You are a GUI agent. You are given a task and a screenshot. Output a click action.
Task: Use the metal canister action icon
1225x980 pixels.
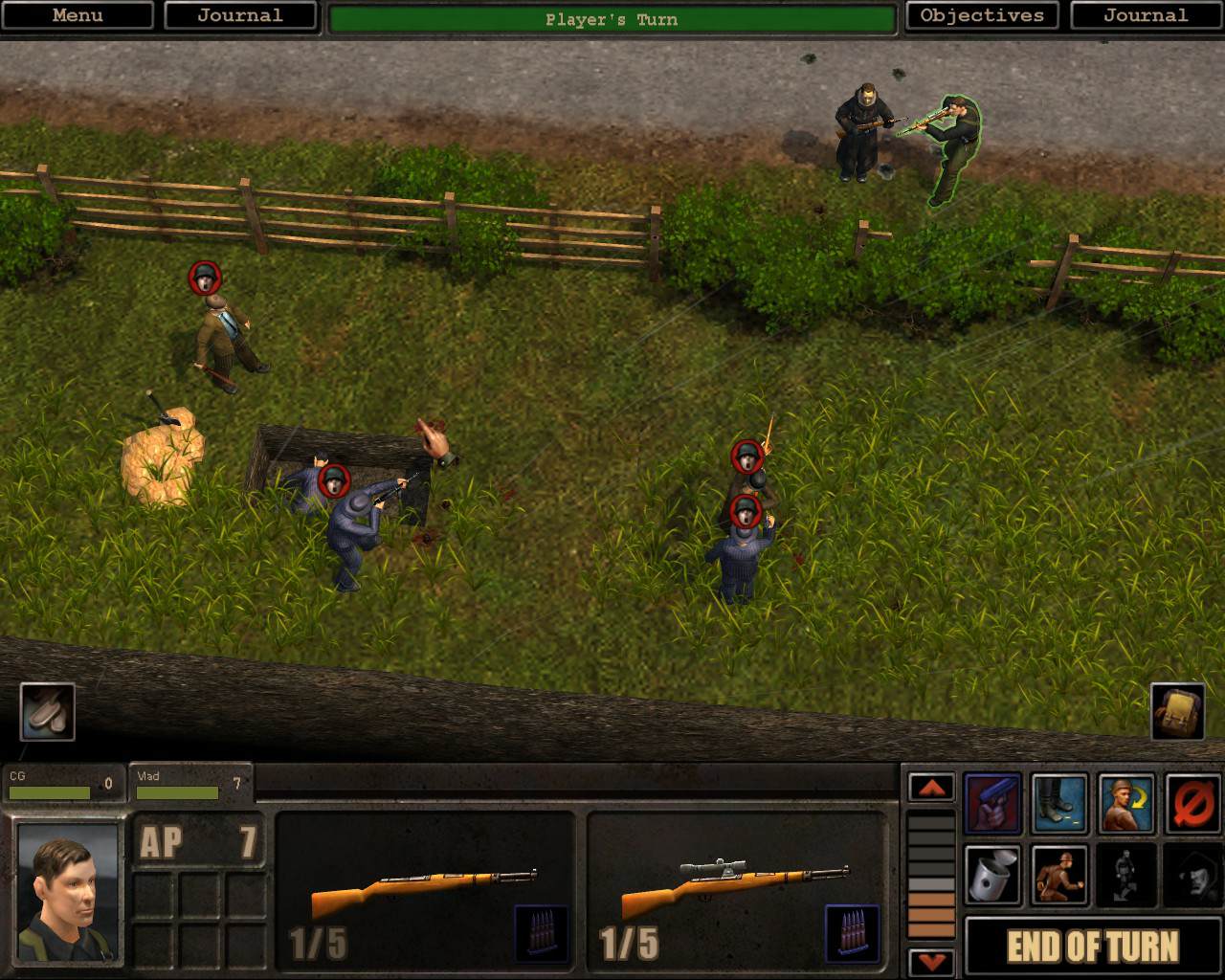[992, 875]
